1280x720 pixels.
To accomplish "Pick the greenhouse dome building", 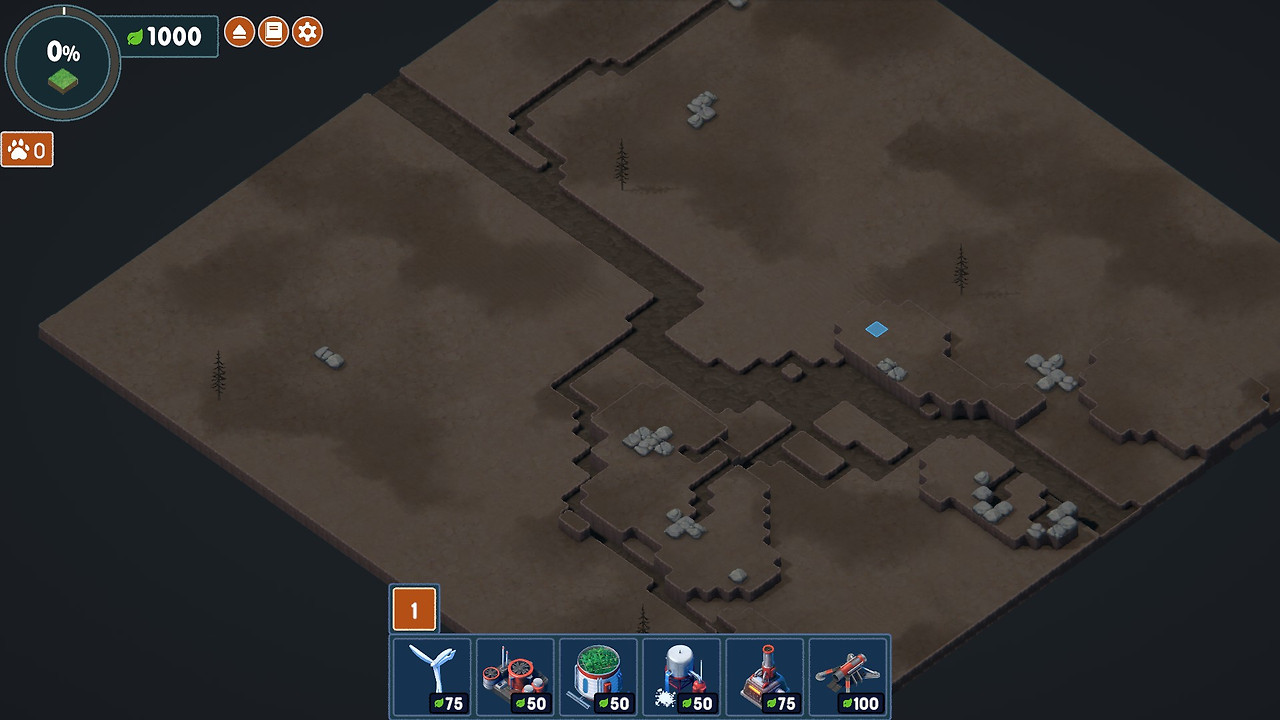I will (x=598, y=677).
